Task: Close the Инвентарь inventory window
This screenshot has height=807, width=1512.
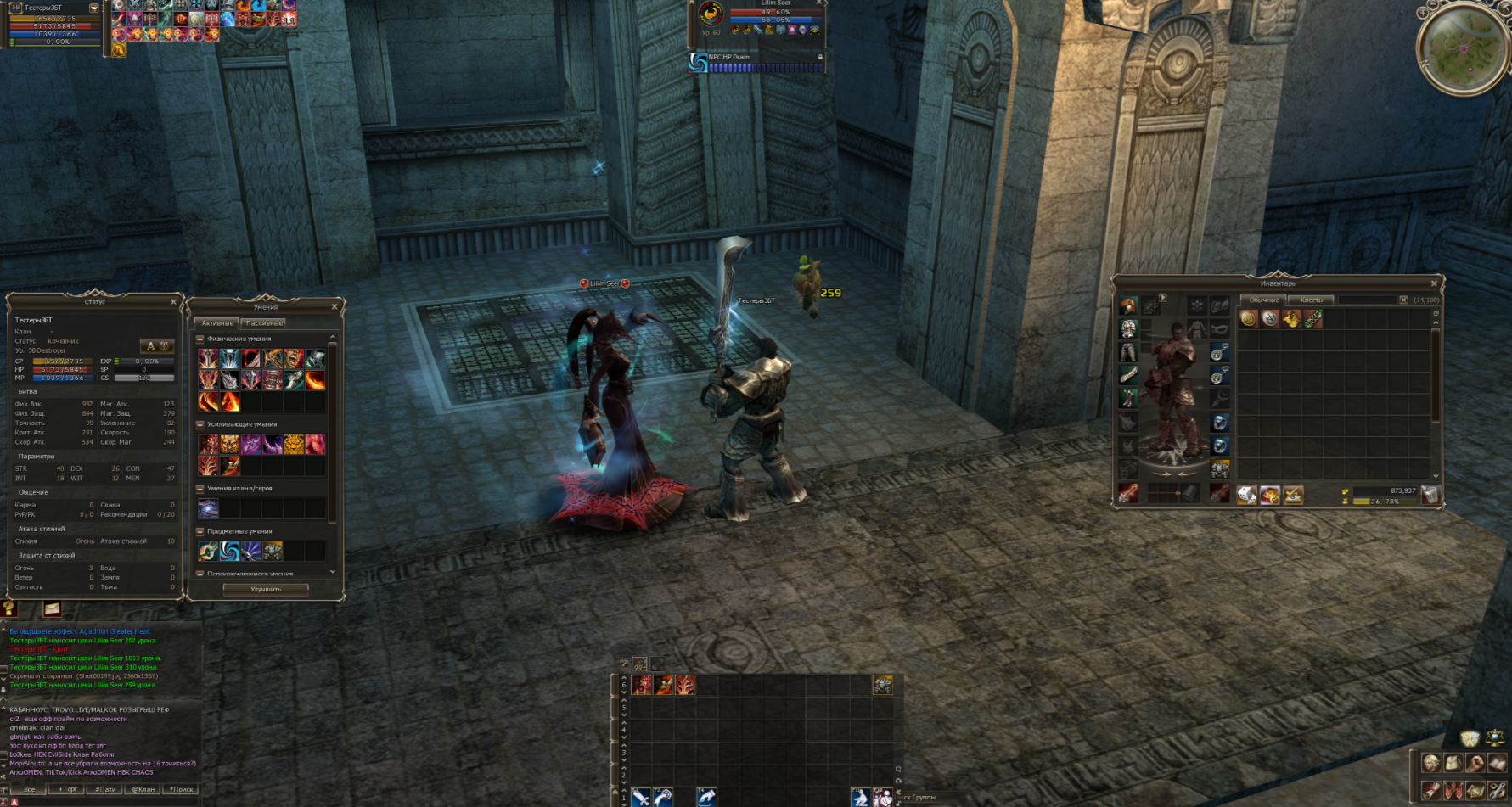Action: (x=1434, y=283)
